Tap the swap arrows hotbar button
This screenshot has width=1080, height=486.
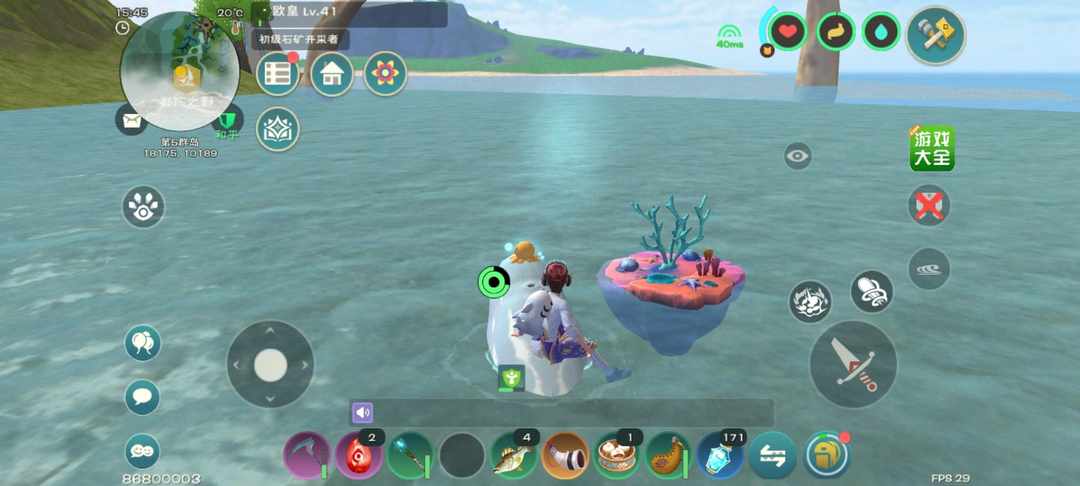773,456
